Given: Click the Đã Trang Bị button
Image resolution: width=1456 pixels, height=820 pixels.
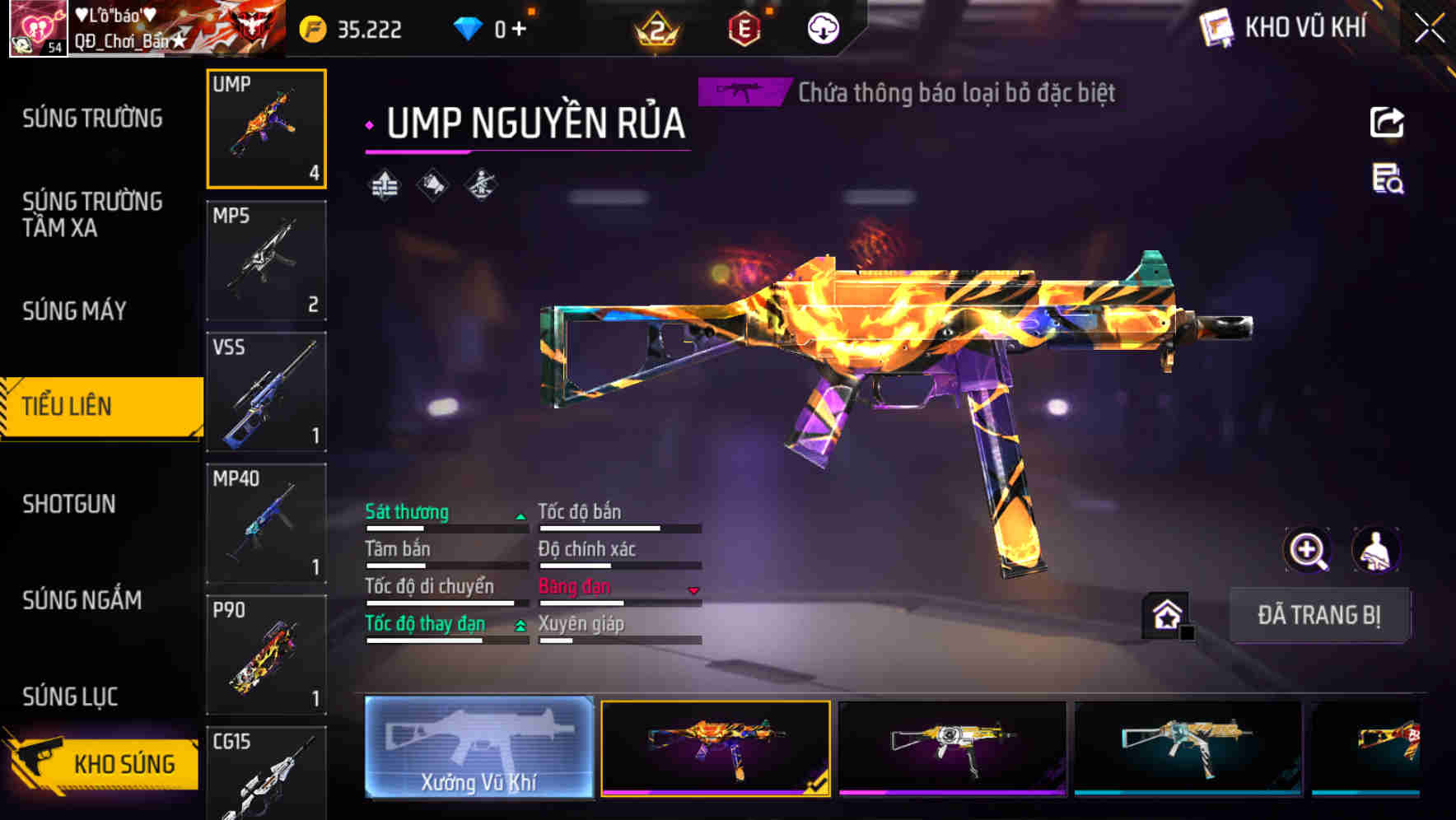Looking at the screenshot, I should (x=1318, y=615).
